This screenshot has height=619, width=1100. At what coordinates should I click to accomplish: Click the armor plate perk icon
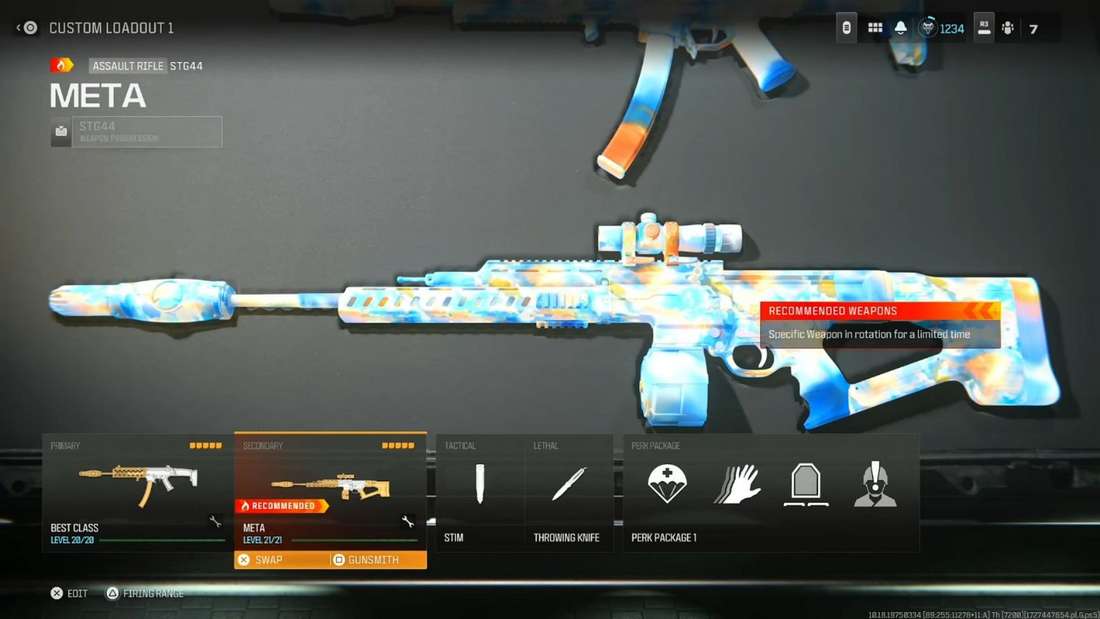(x=806, y=484)
